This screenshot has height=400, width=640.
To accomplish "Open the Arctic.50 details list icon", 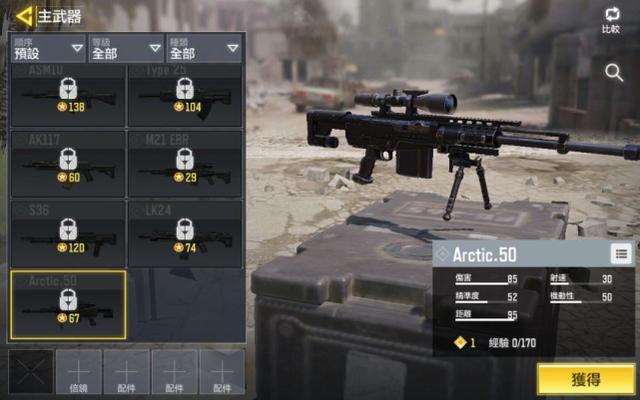I will tap(620, 254).
